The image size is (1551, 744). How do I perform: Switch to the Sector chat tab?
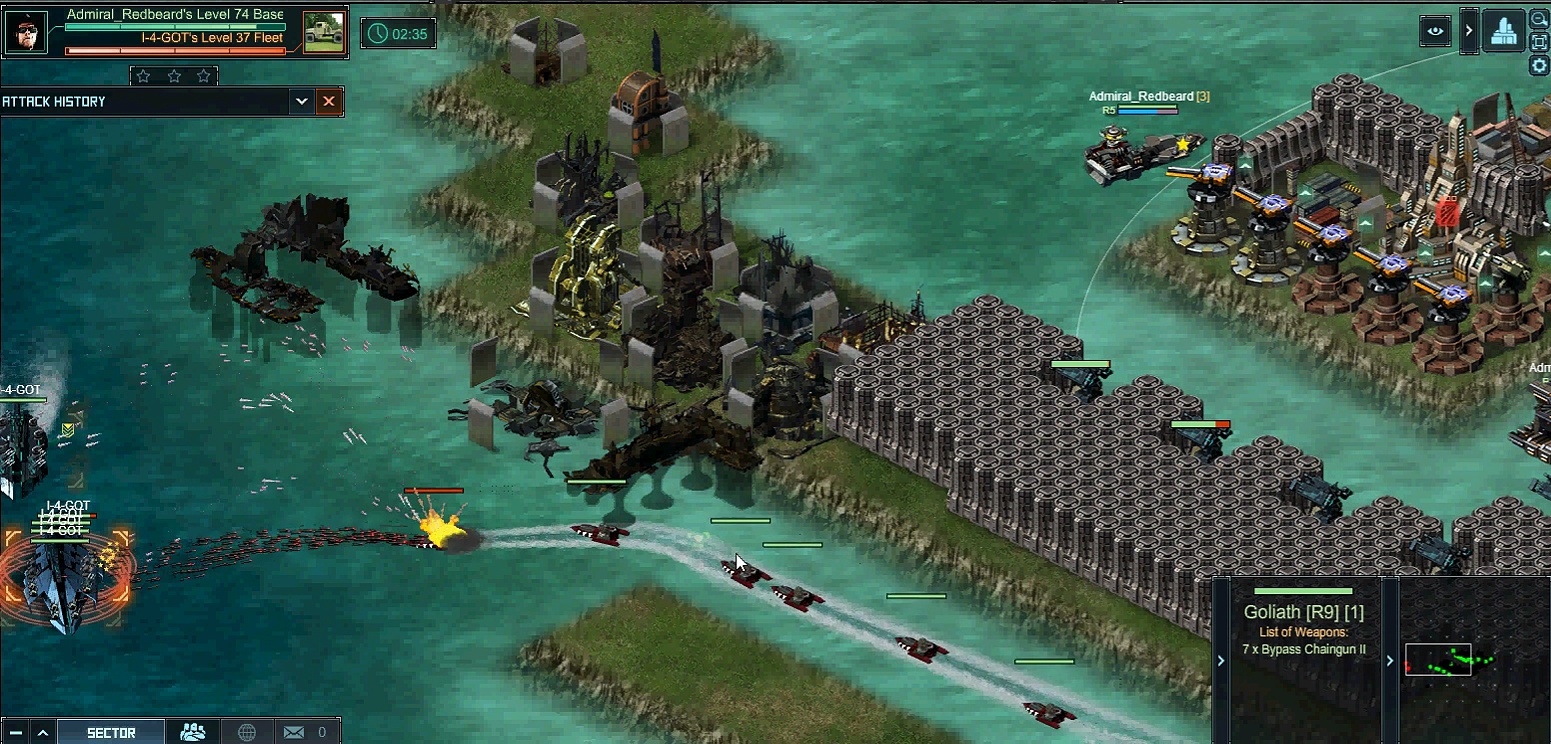(x=111, y=732)
